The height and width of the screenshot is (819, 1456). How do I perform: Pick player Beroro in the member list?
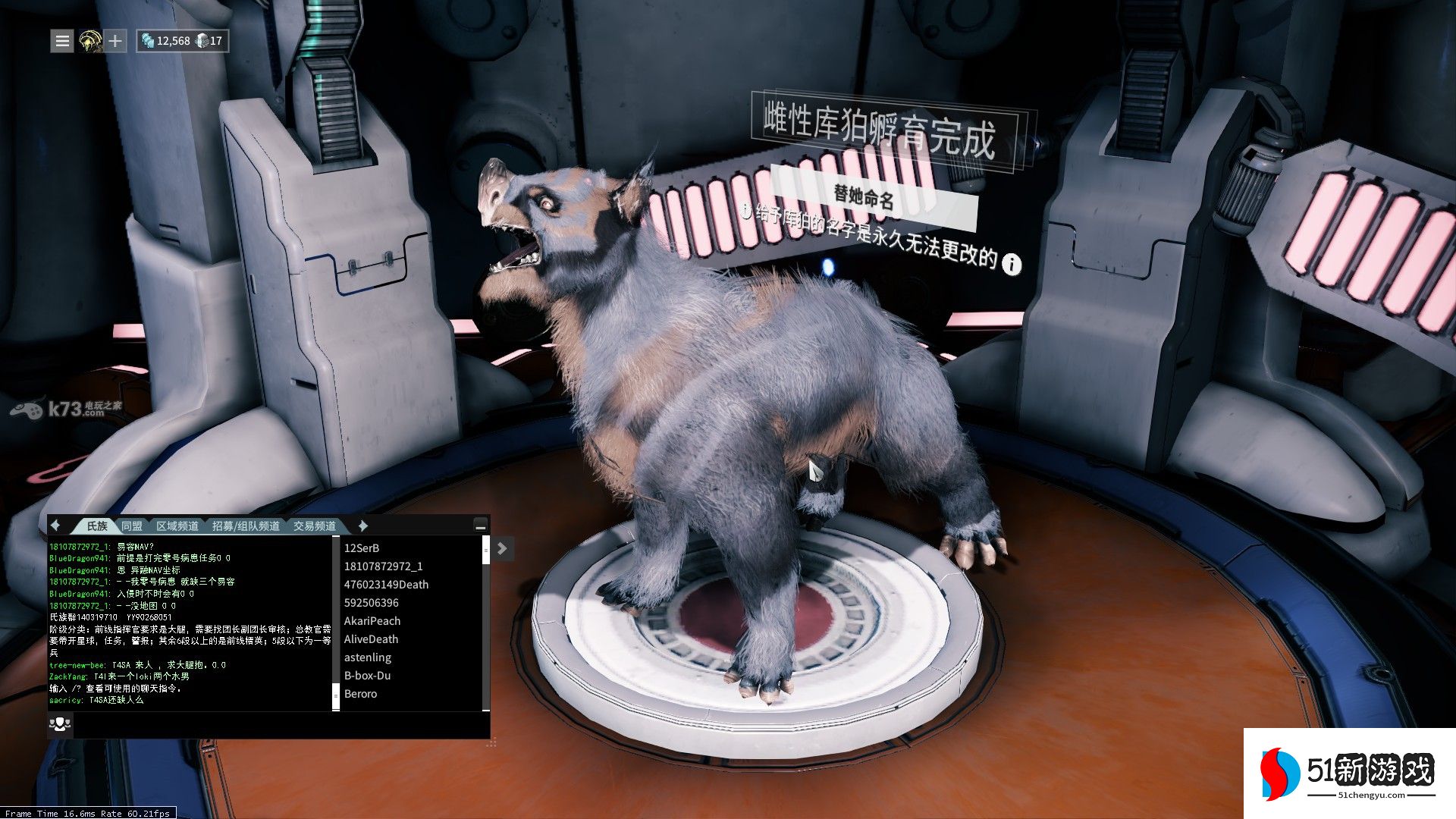tap(361, 694)
